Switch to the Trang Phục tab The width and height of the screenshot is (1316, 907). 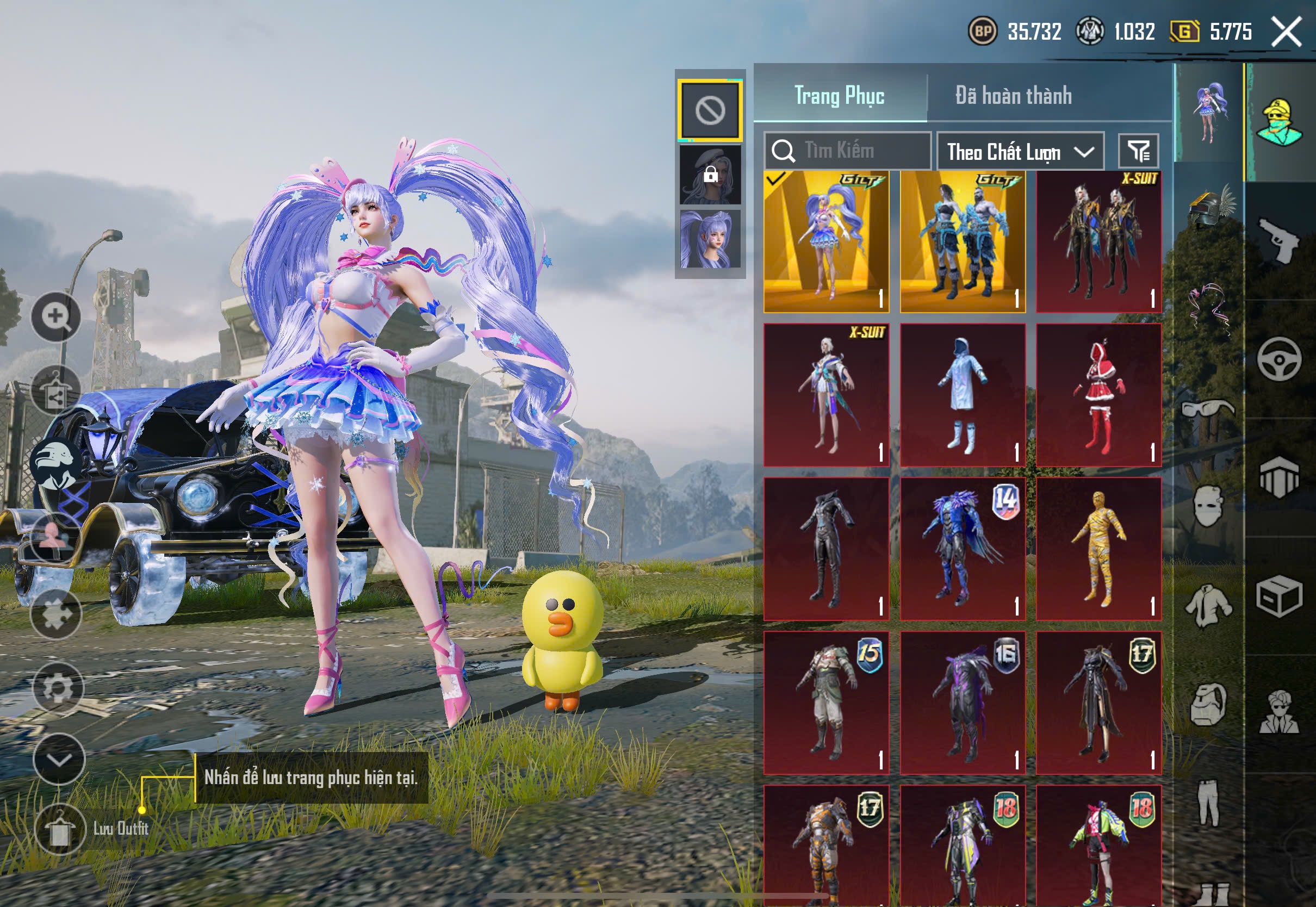point(839,96)
